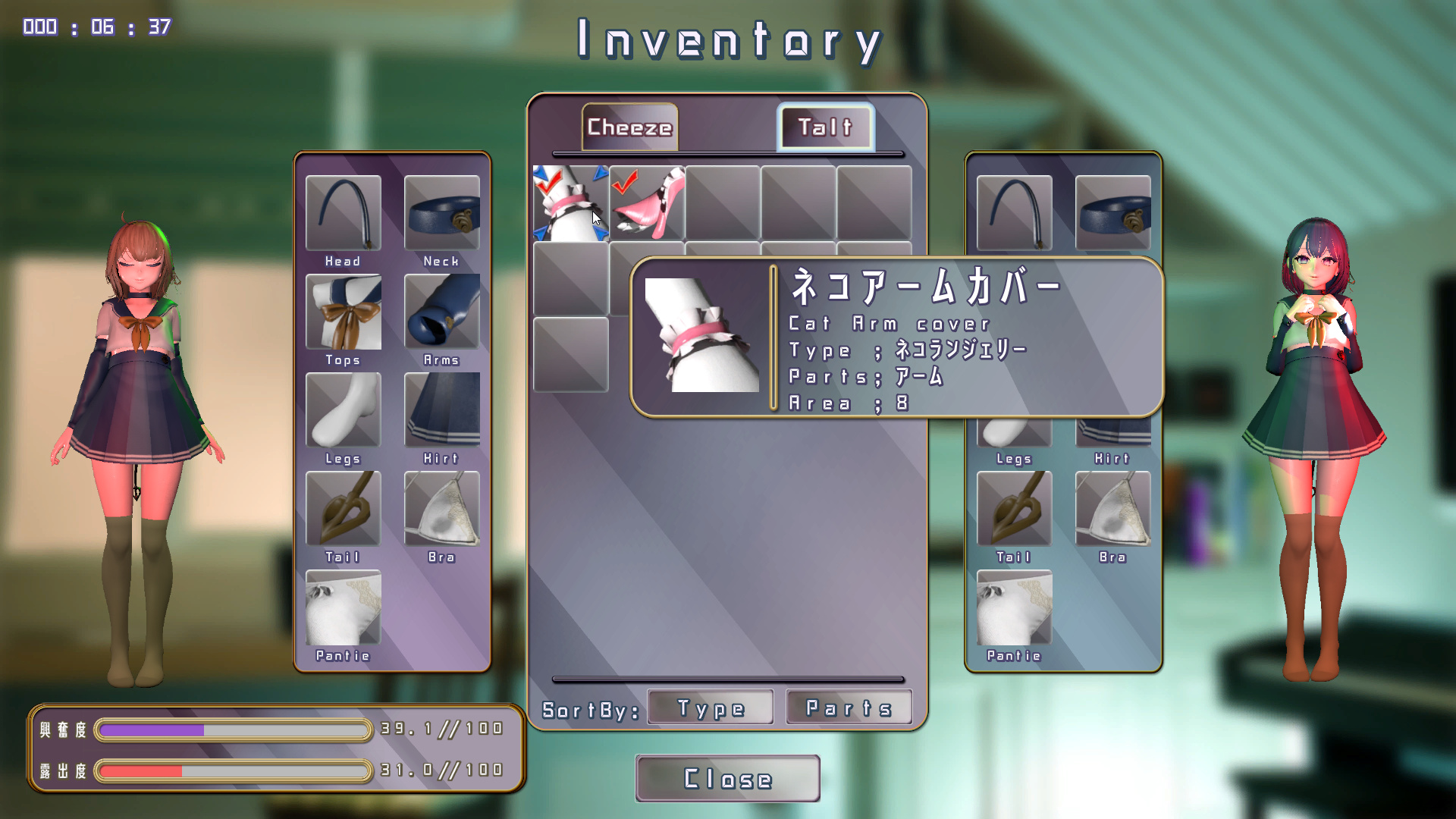This screenshot has height=819, width=1456.
Task: Select the Tail slot in the purple panel
Action: pyautogui.click(x=344, y=509)
